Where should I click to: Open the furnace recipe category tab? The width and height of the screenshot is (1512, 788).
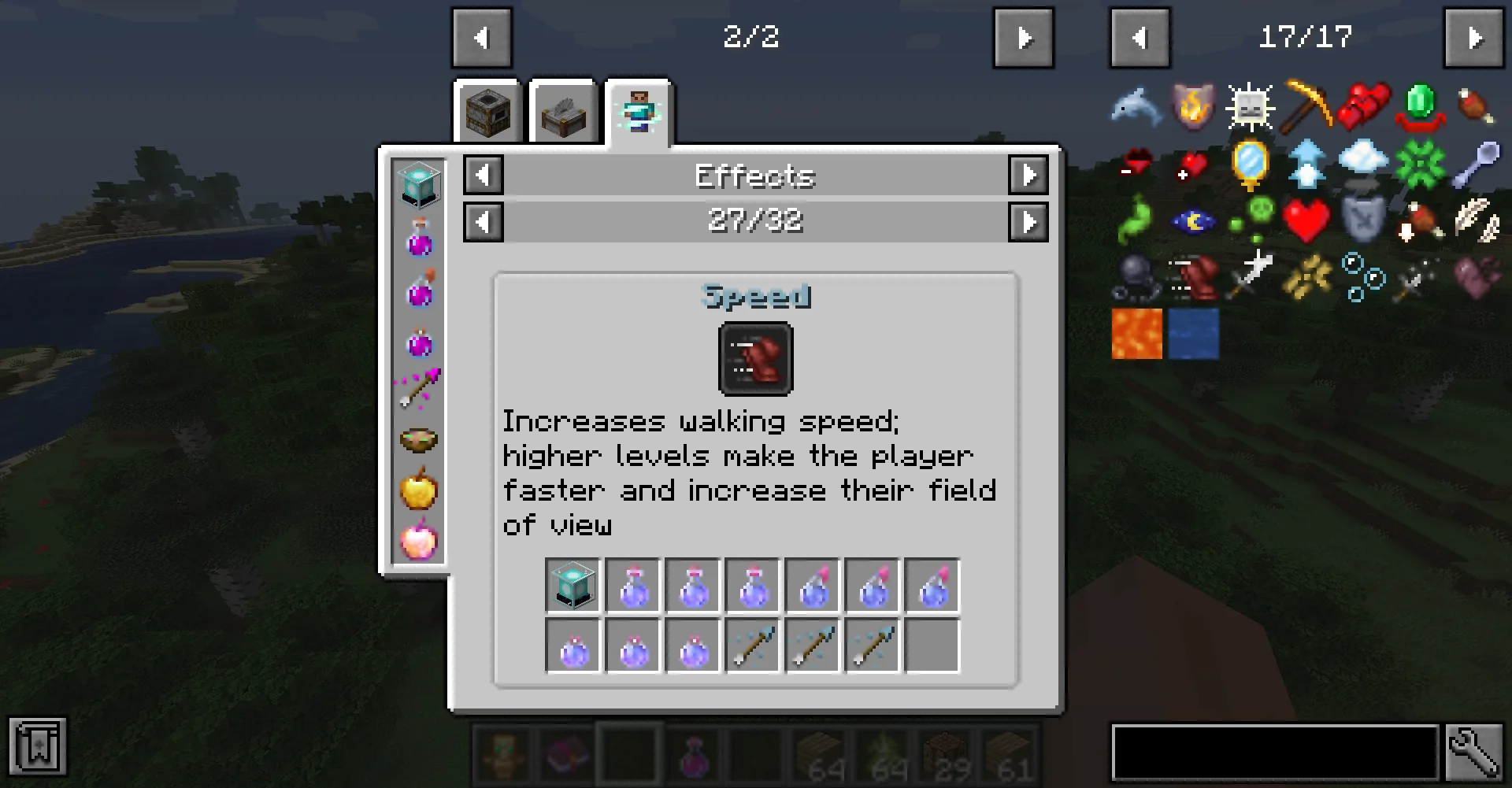(487, 113)
